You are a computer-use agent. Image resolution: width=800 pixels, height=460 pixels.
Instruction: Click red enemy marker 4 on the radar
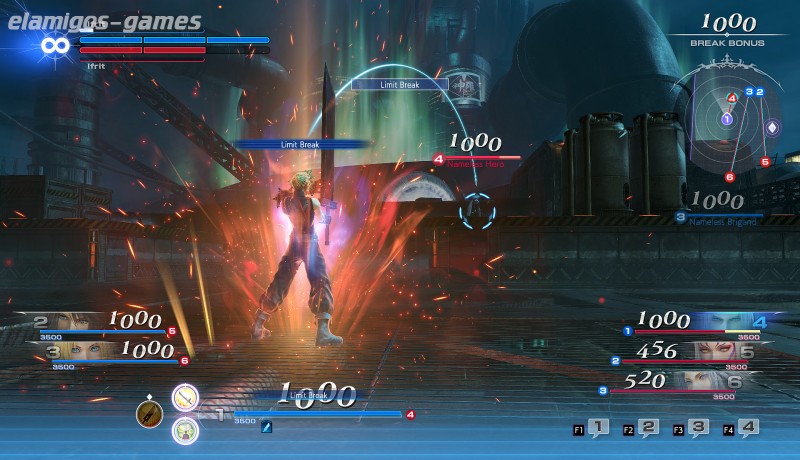[732, 97]
